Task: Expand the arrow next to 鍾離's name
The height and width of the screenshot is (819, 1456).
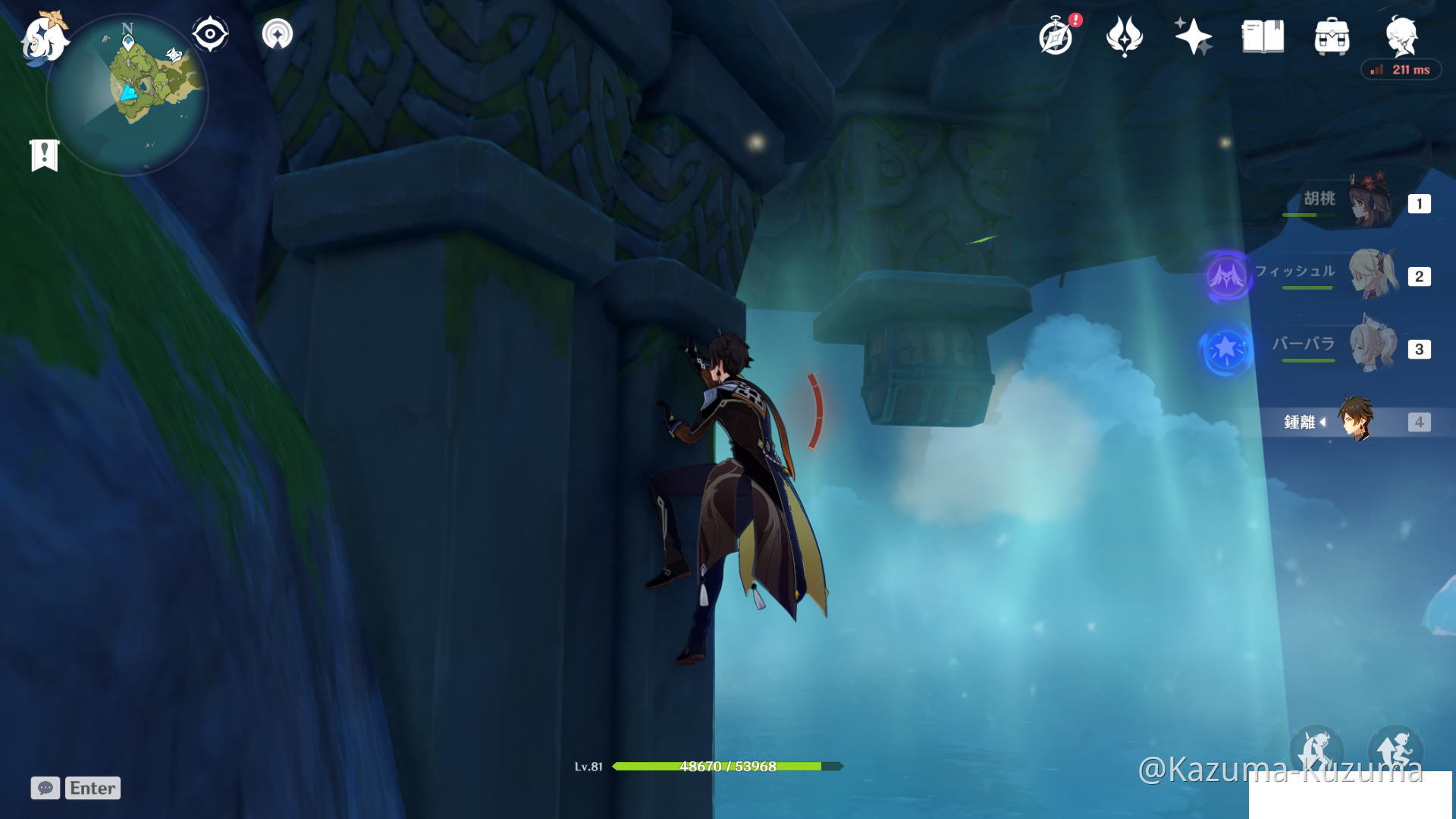Action: [x=1324, y=422]
